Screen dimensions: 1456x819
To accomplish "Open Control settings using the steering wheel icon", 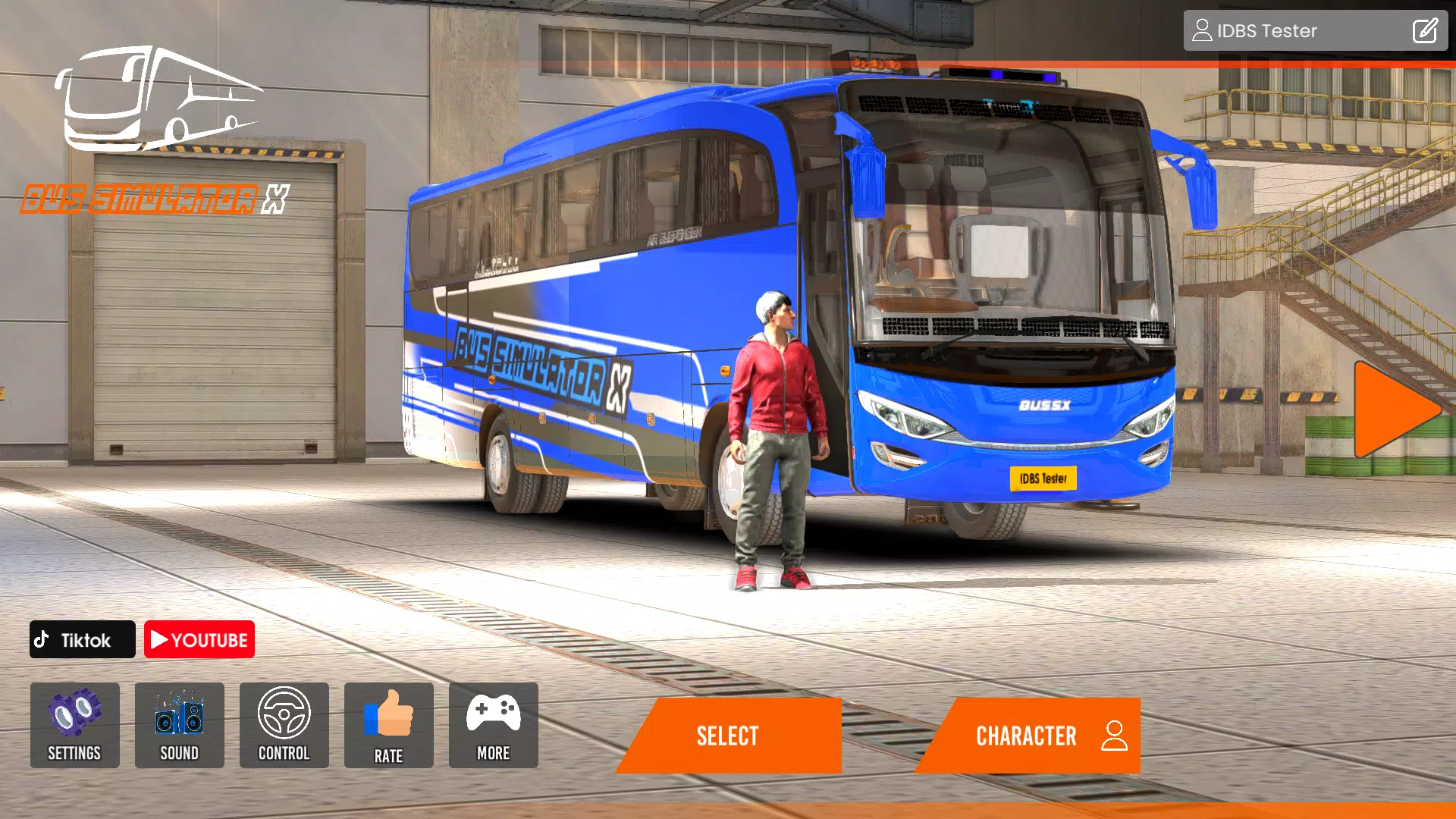I will click(x=284, y=726).
